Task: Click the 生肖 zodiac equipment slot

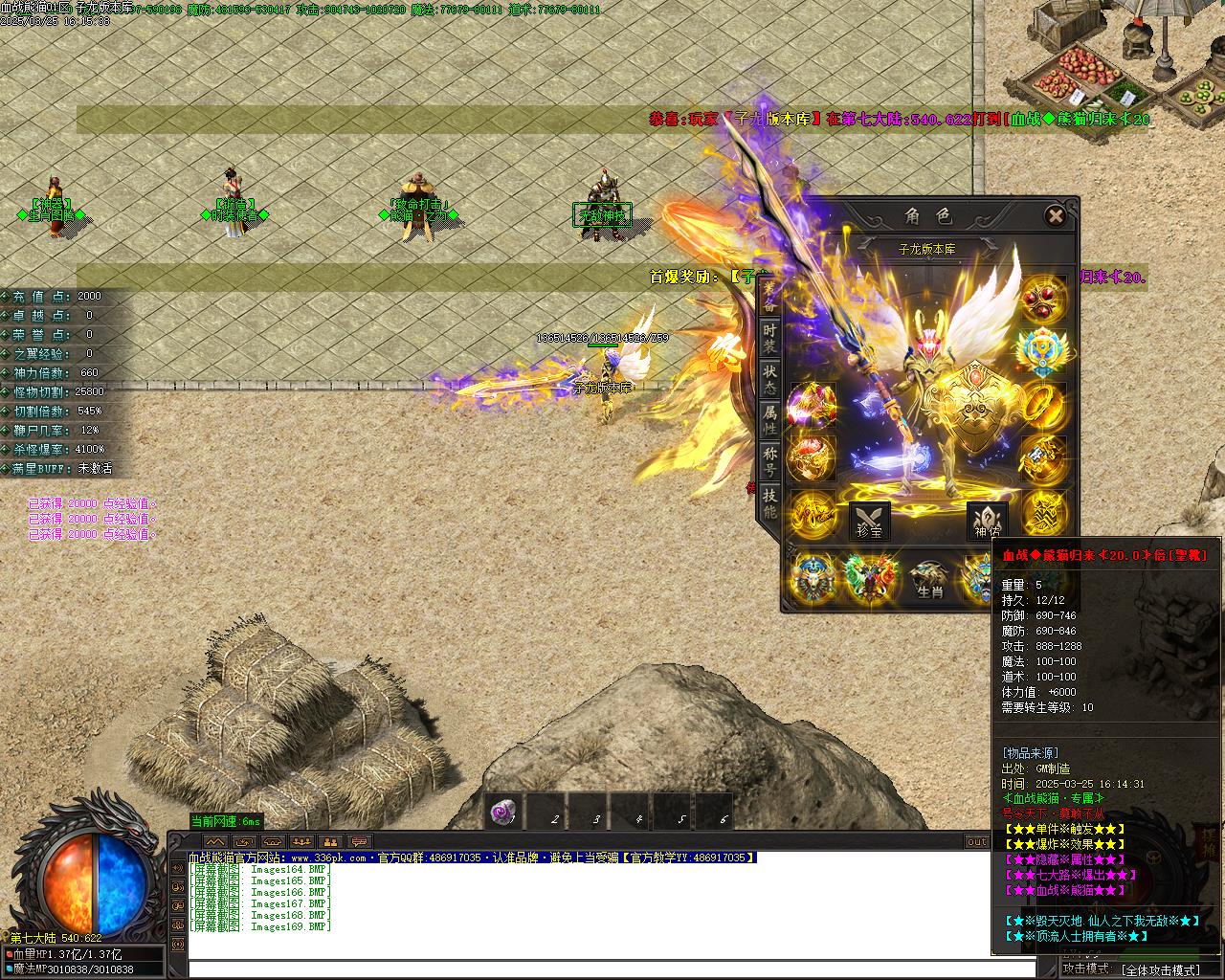Action: (x=929, y=579)
